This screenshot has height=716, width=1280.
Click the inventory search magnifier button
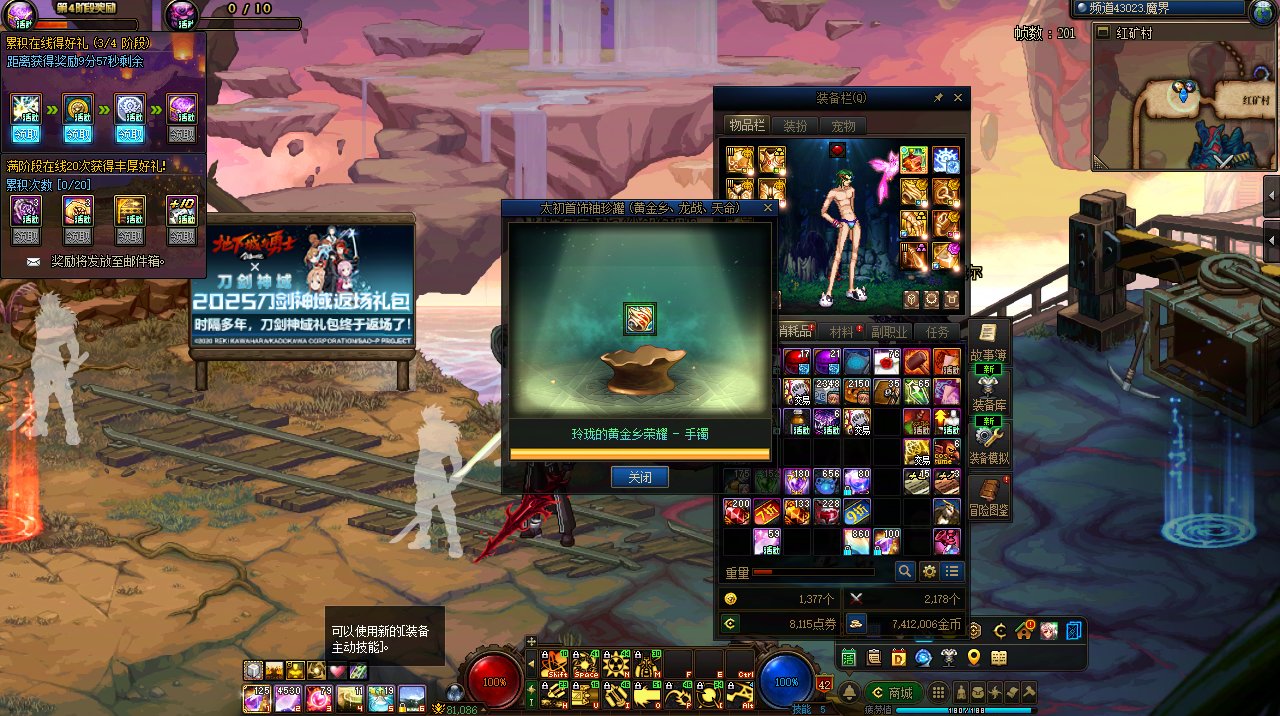[904, 571]
